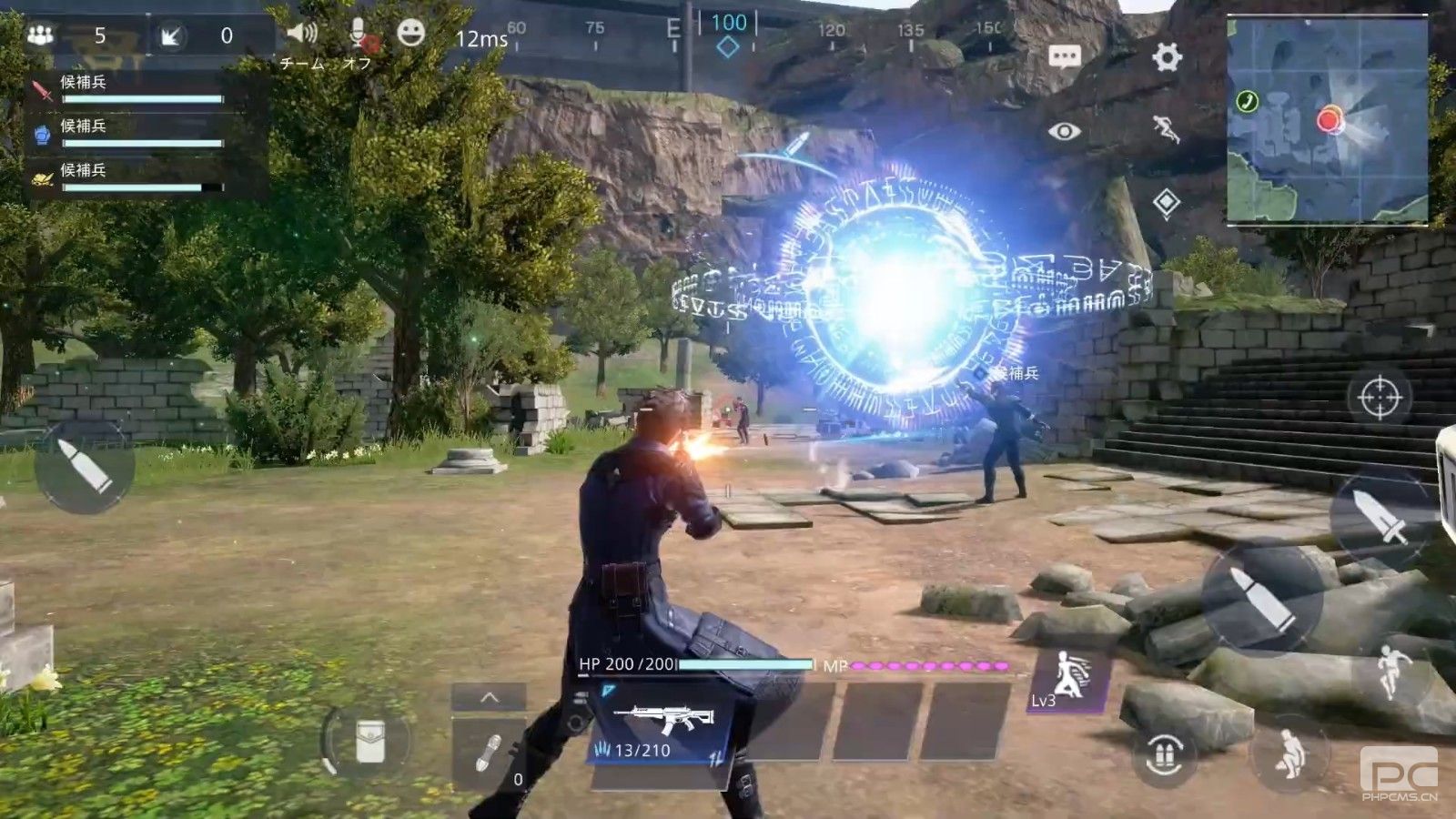1456x819 pixels.
Task: Toggle the team voice speaker icon
Action: pyautogui.click(x=302, y=35)
